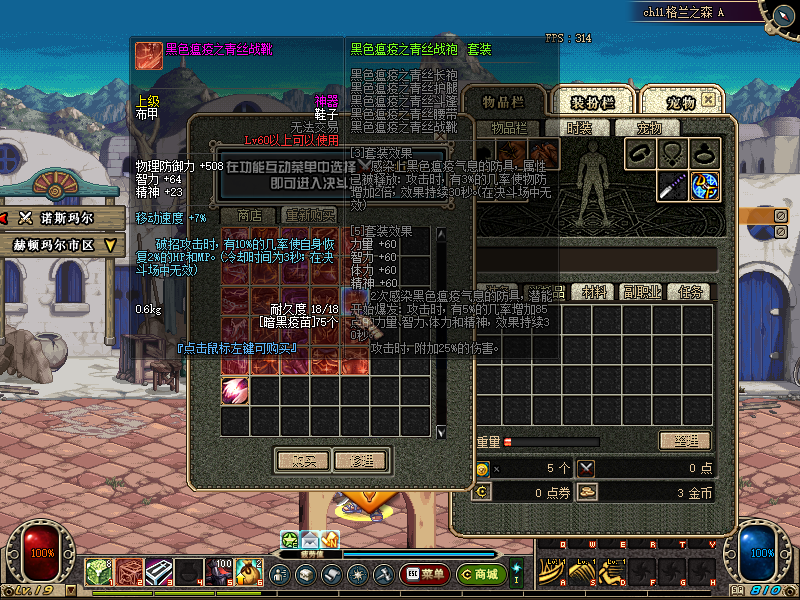Click the 修理 (Repair) button in the shop
The image size is (800, 600).
[x=360, y=461]
